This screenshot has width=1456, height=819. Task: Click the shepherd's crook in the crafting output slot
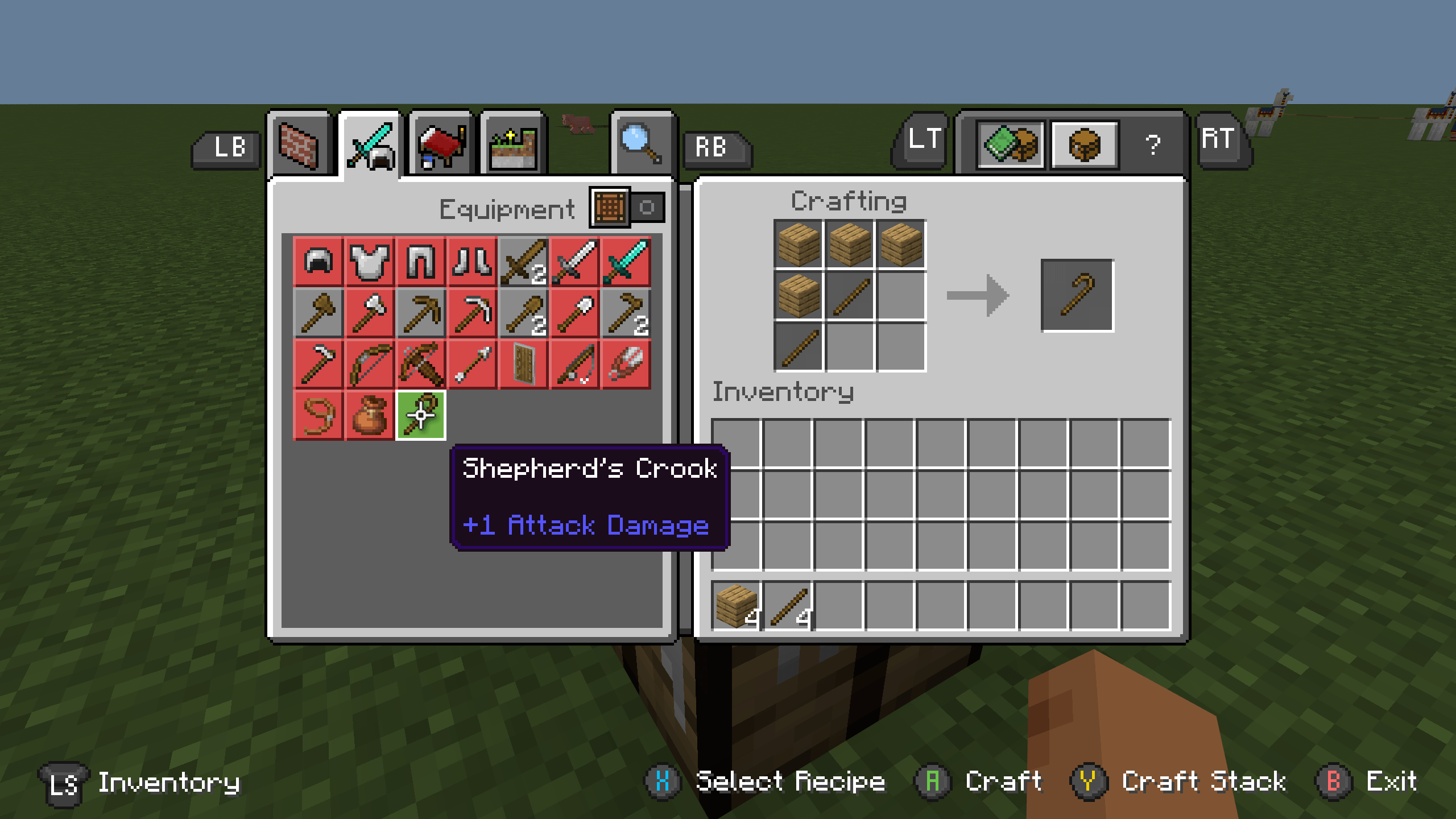[1078, 295]
